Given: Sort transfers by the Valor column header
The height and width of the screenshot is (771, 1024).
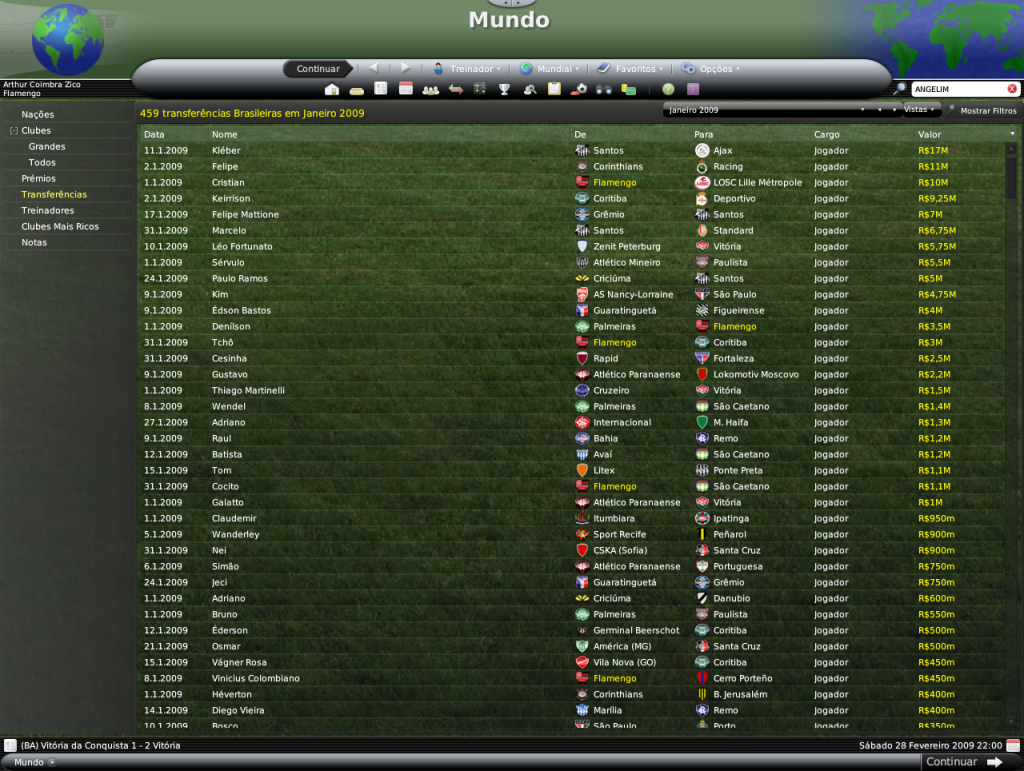Looking at the screenshot, I should 930,134.
